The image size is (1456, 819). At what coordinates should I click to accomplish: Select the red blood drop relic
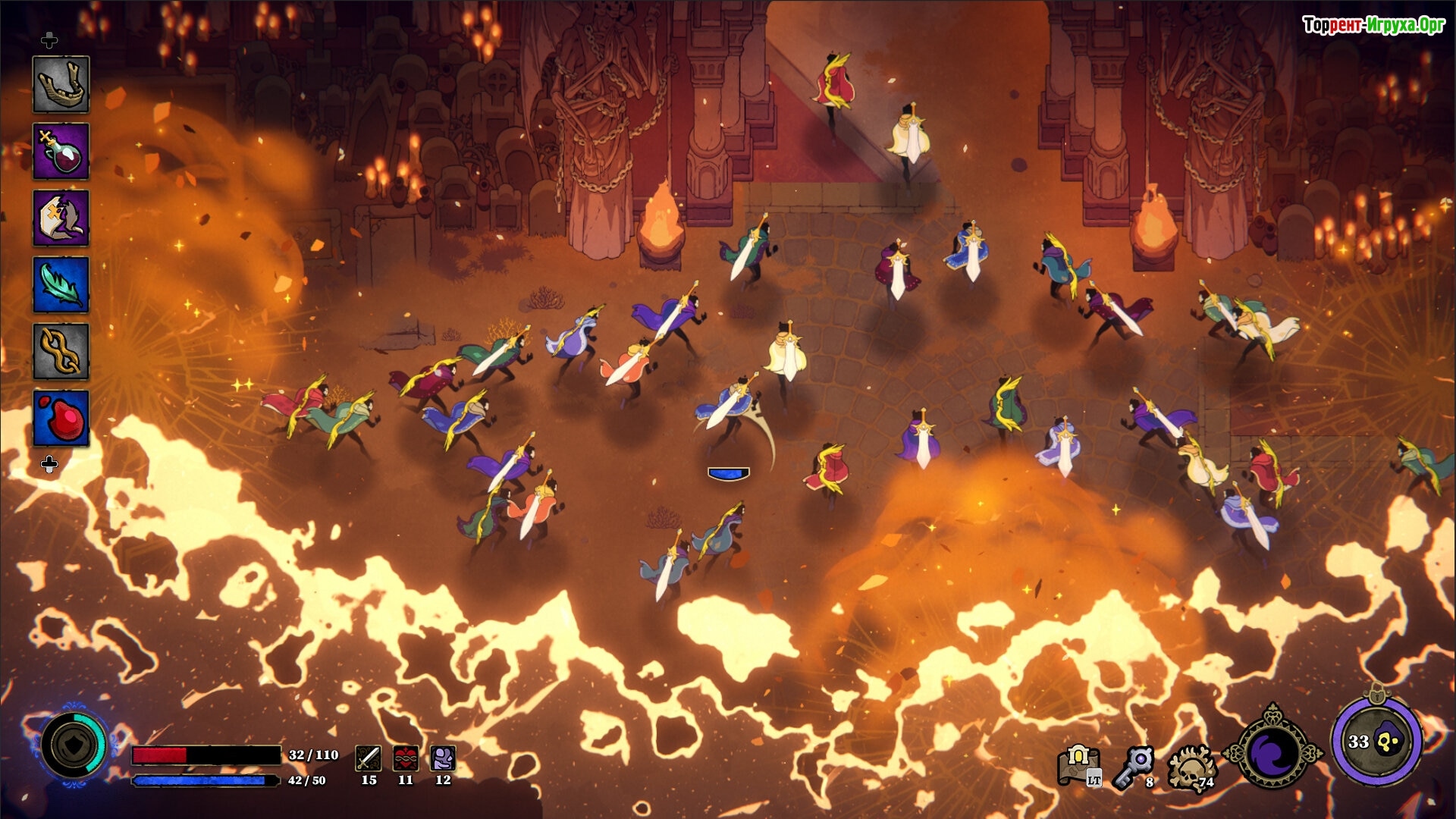[x=61, y=418]
